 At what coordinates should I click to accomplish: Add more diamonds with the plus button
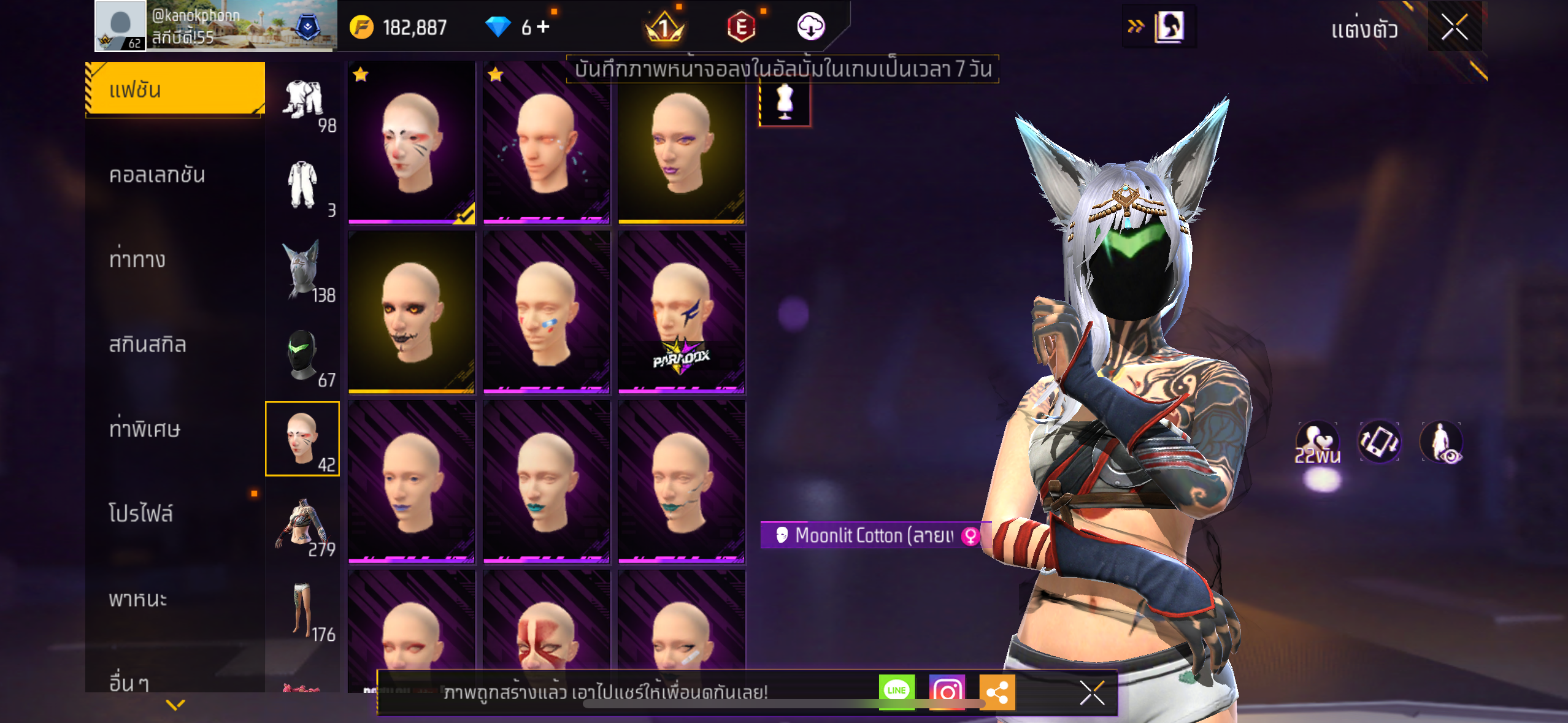pos(544,26)
